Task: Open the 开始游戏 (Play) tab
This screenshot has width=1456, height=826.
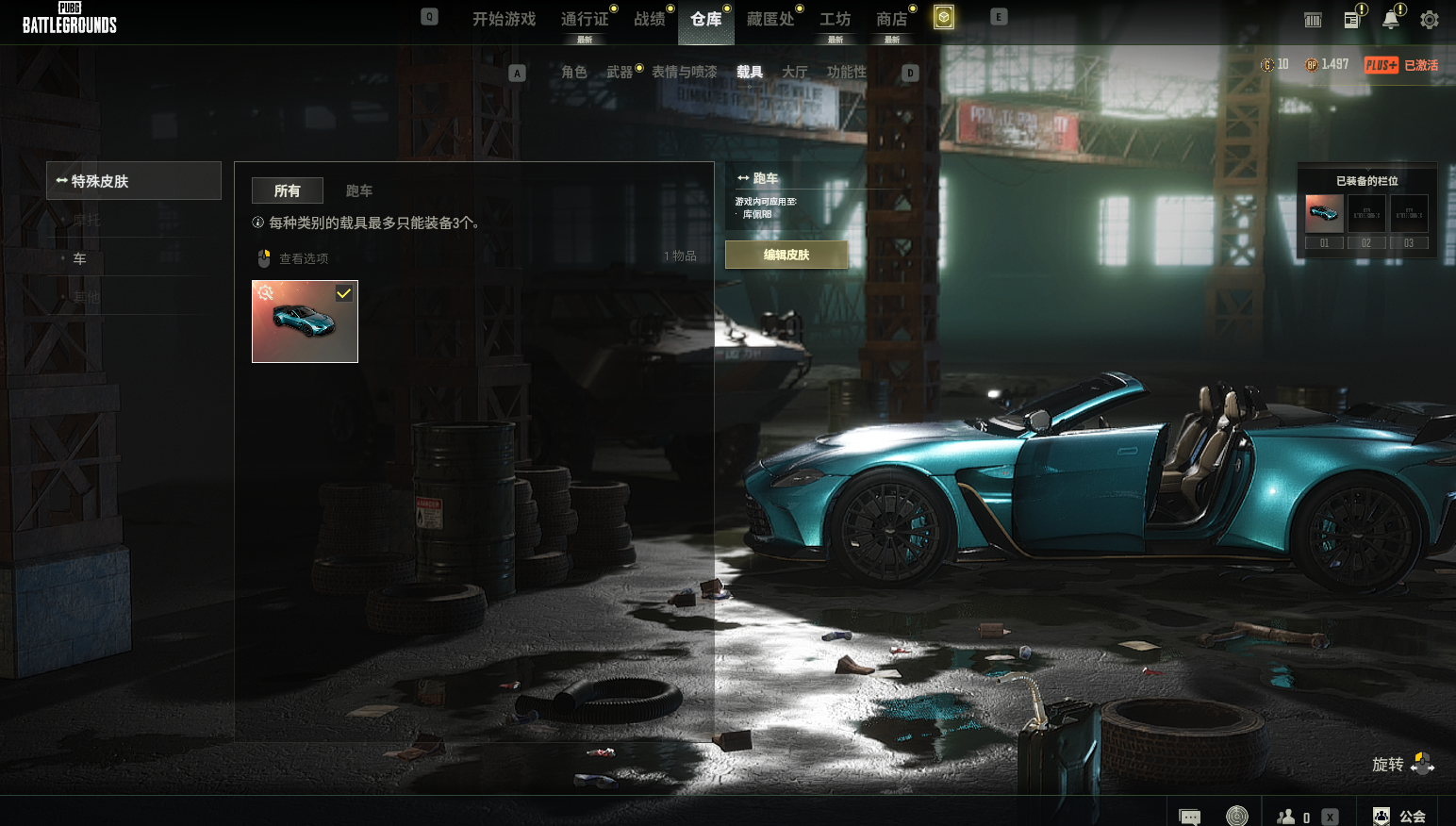Action: [504, 19]
